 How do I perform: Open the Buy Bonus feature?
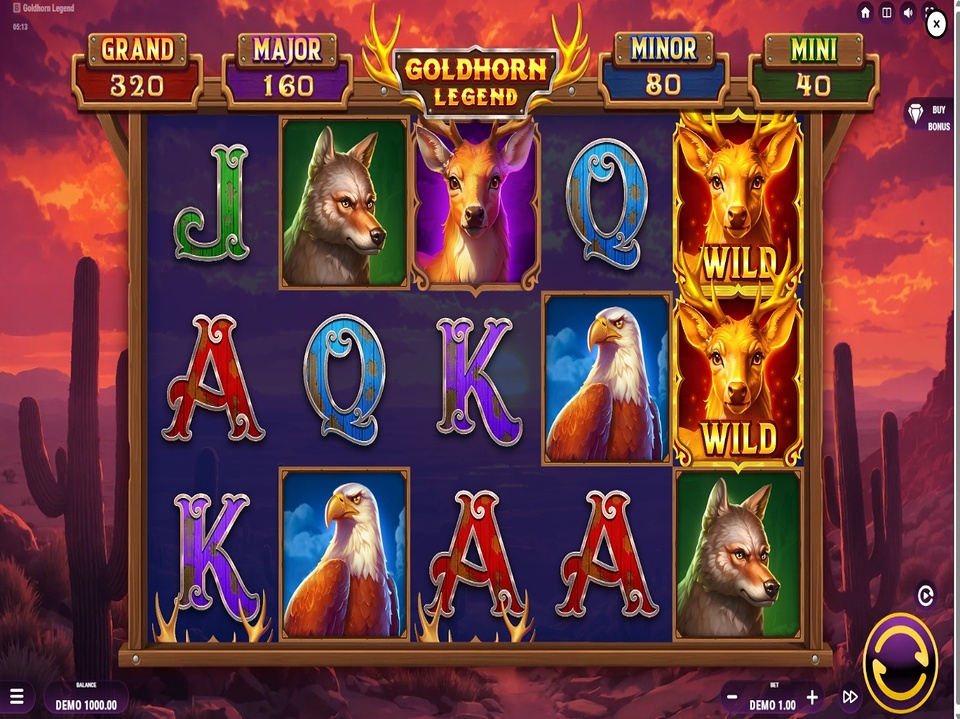[927, 116]
